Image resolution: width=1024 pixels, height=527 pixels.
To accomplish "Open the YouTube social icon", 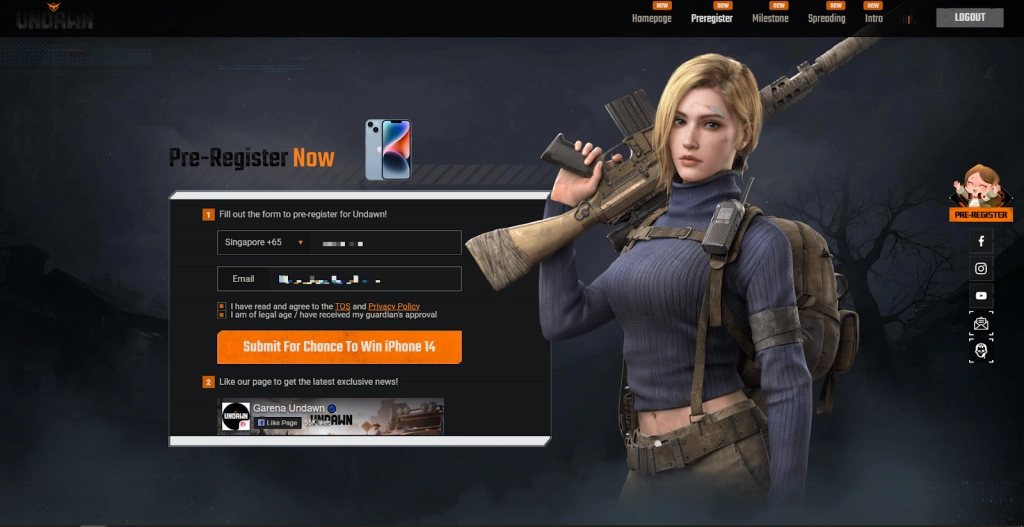I will click(981, 296).
